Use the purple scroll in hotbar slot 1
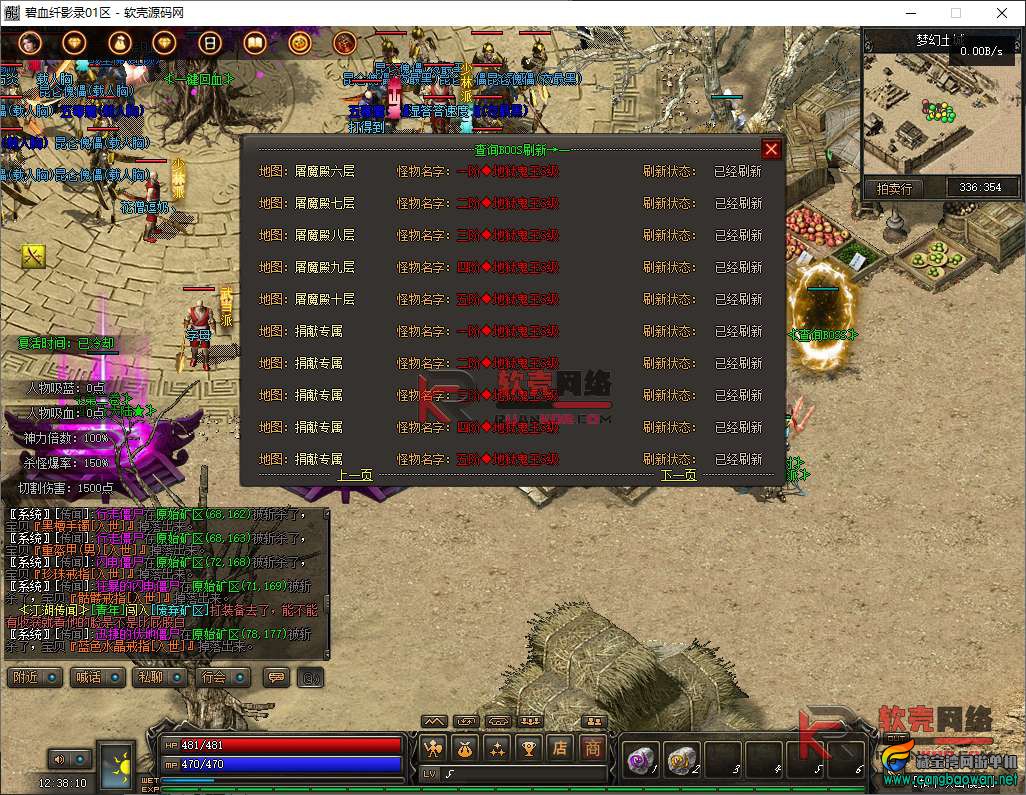Viewport: 1026px width, 795px height. (x=639, y=759)
